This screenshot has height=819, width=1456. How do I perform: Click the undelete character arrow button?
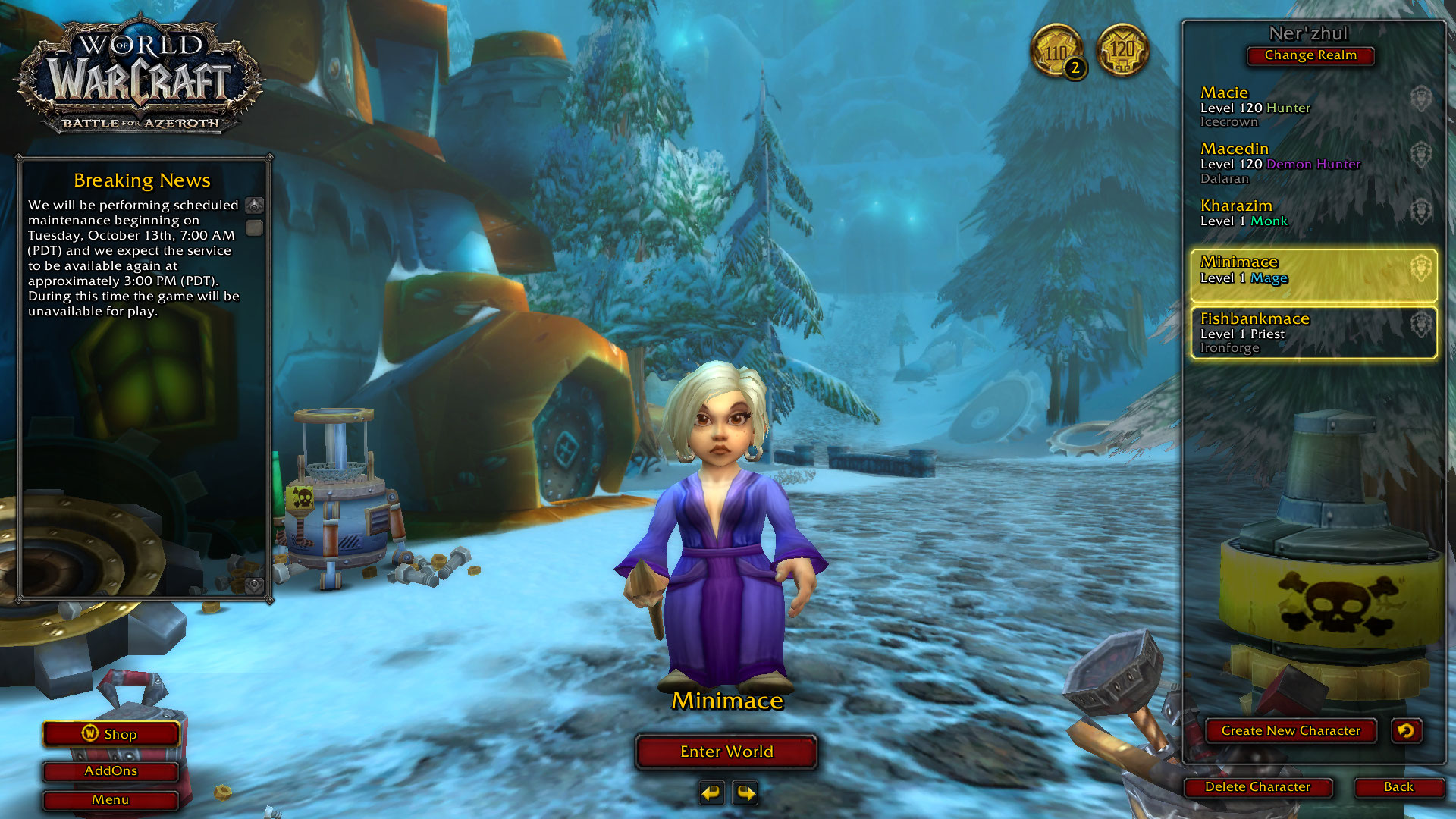pos(1406,730)
